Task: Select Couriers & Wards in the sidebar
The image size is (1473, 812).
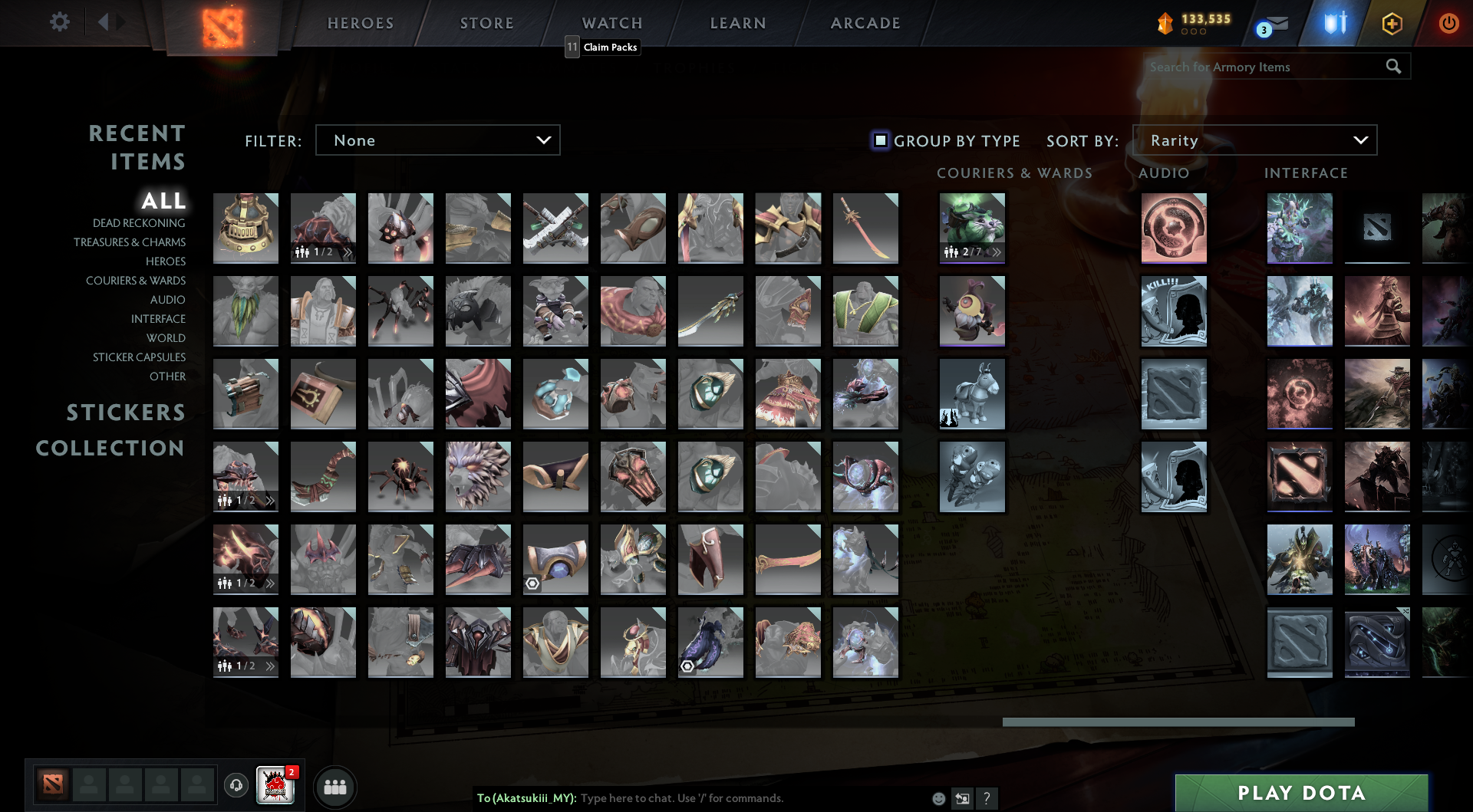Action: pos(135,281)
